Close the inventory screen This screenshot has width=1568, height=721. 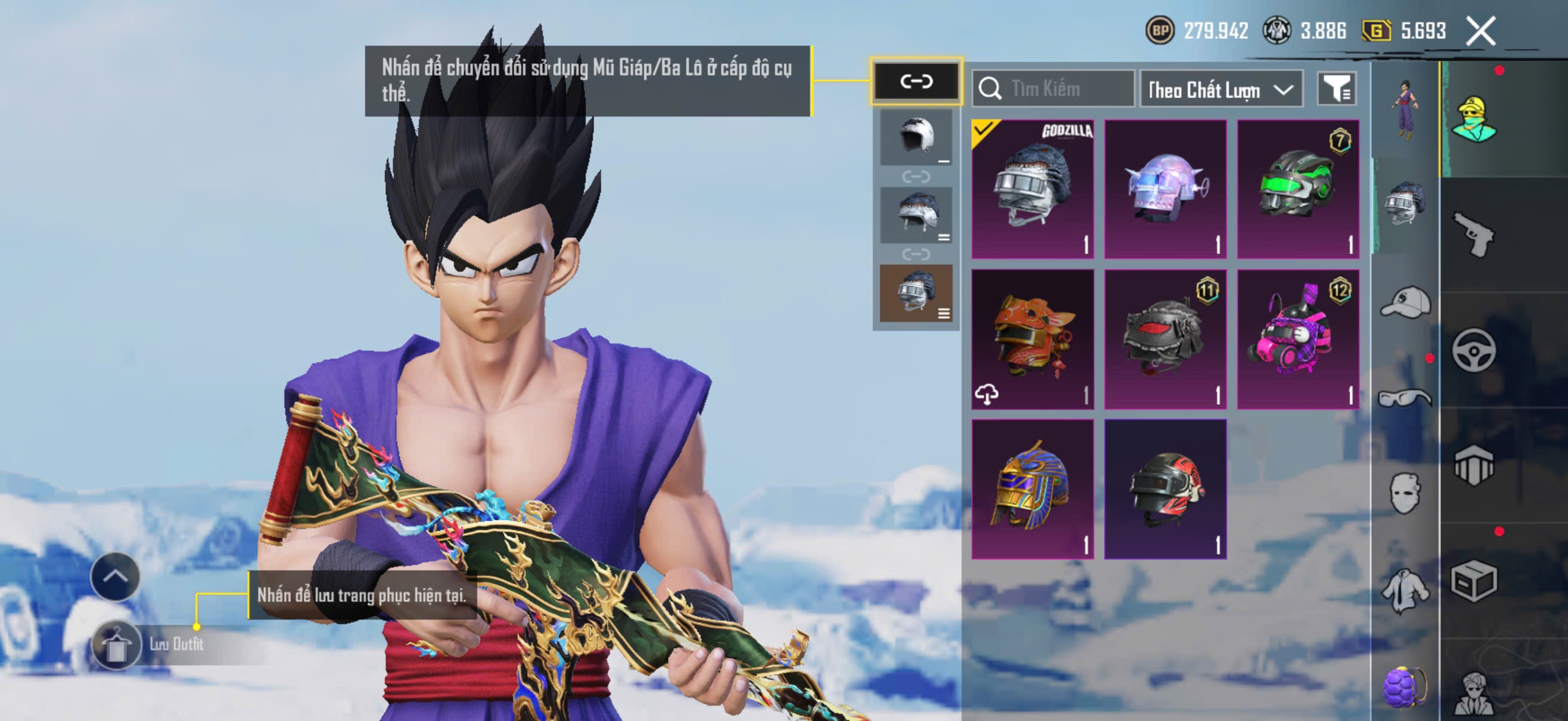click(x=1480, y=31)
